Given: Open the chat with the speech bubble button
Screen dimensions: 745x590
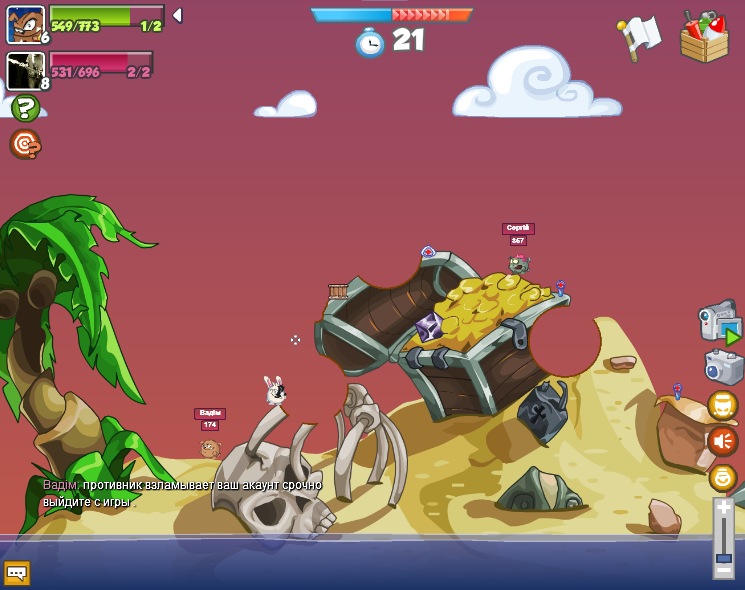Looking at the screenshot, I should coord(17,573).
